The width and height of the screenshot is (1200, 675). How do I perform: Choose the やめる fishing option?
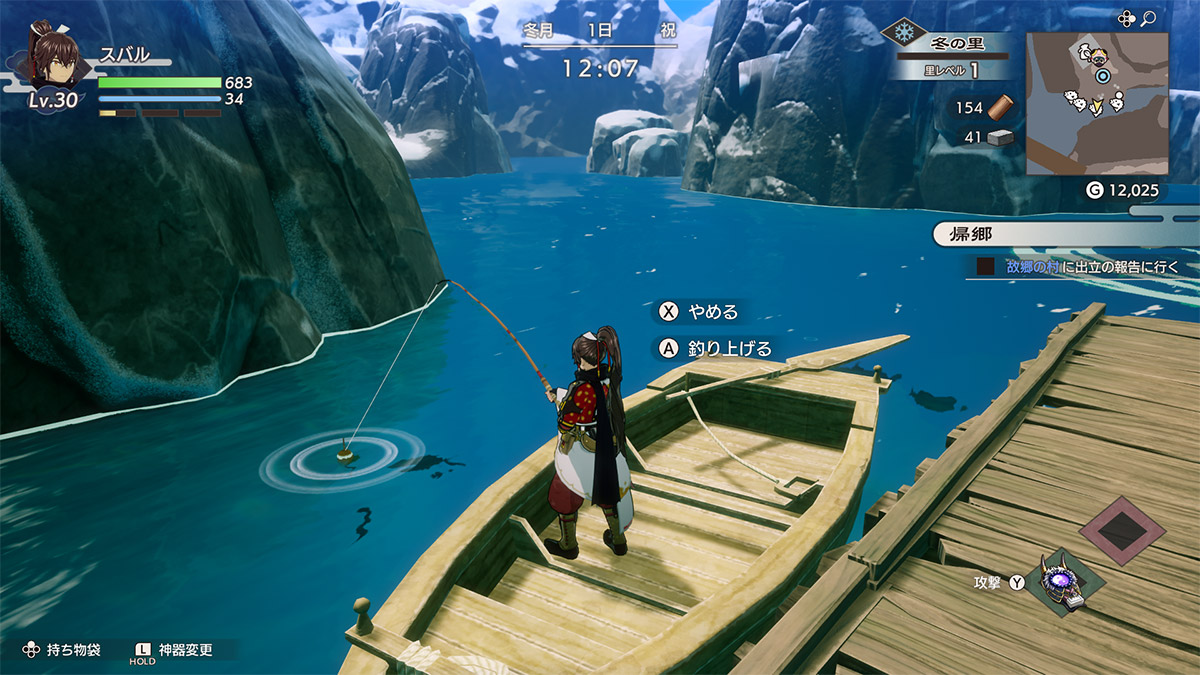pos(700,312)
